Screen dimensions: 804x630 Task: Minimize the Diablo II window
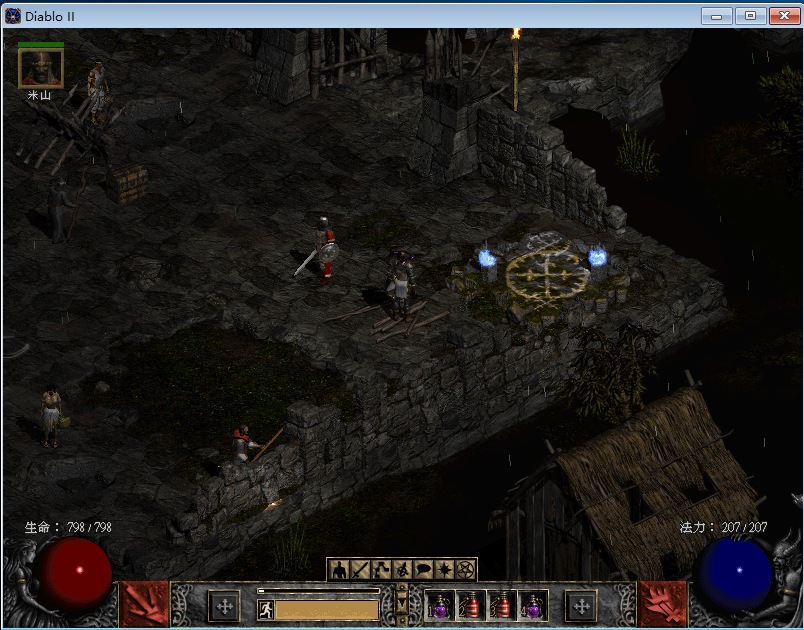716,15
